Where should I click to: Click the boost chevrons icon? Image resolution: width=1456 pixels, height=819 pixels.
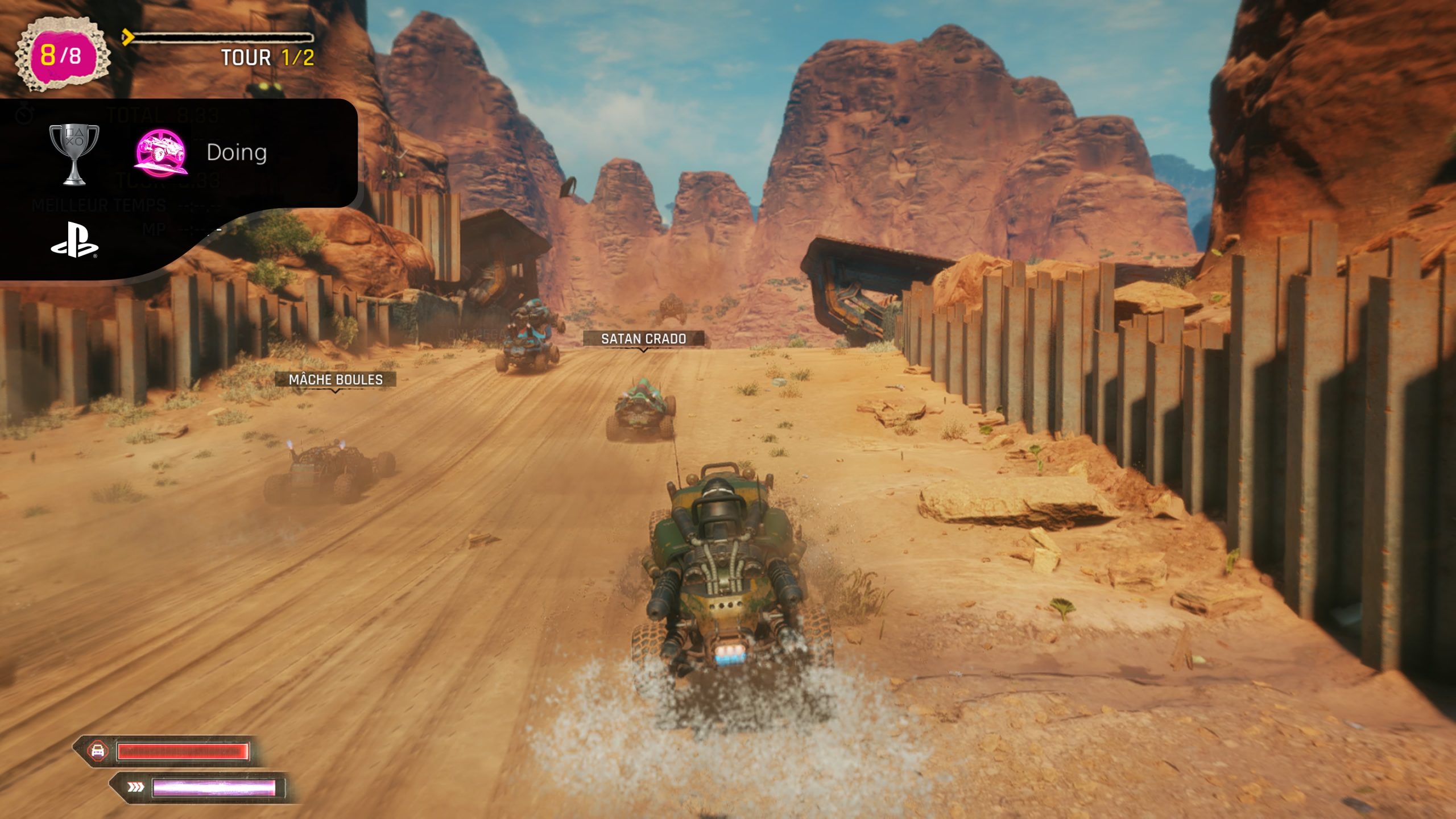point(135,787)
